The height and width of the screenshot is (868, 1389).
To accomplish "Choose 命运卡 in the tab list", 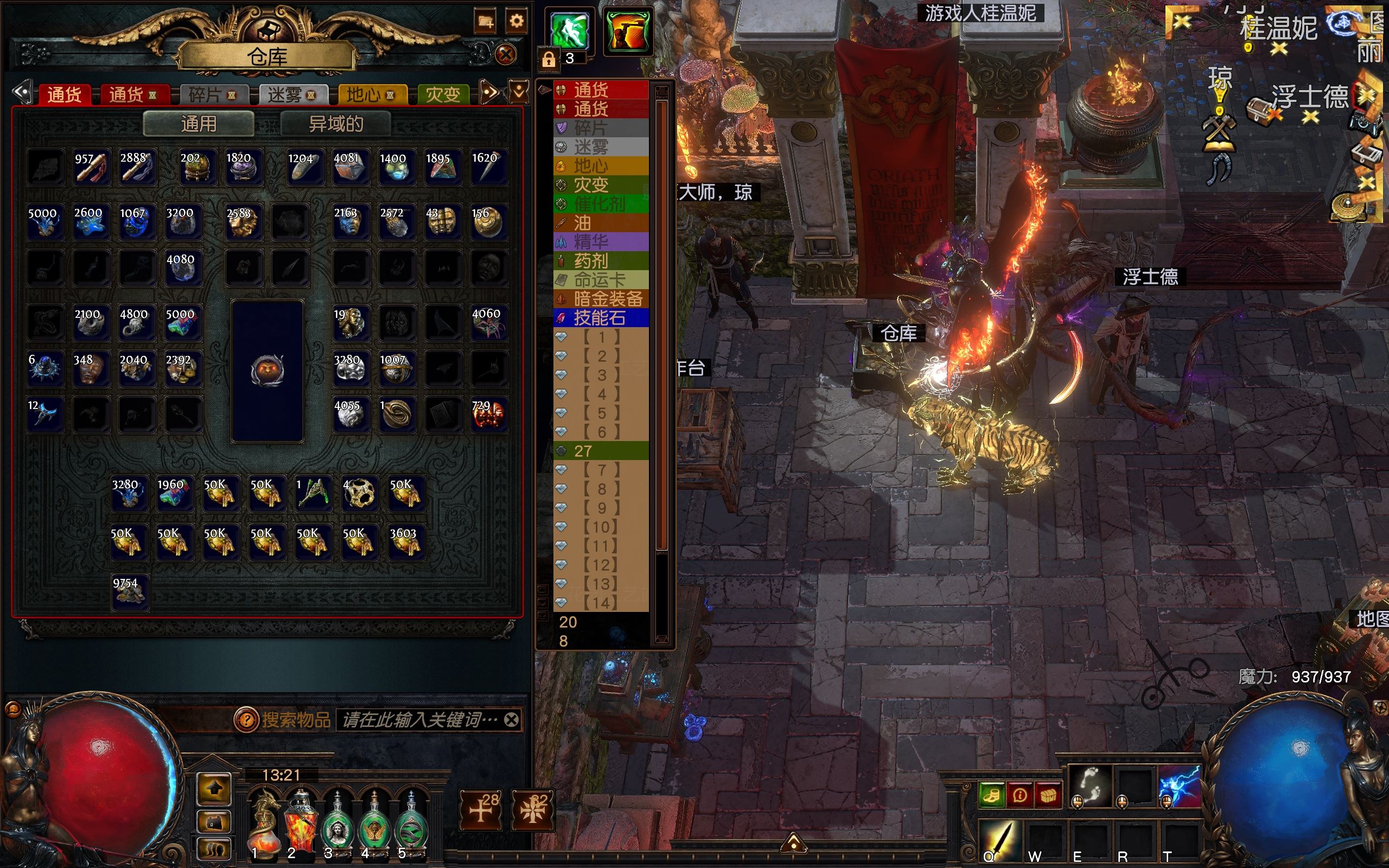I will [600, 280].
